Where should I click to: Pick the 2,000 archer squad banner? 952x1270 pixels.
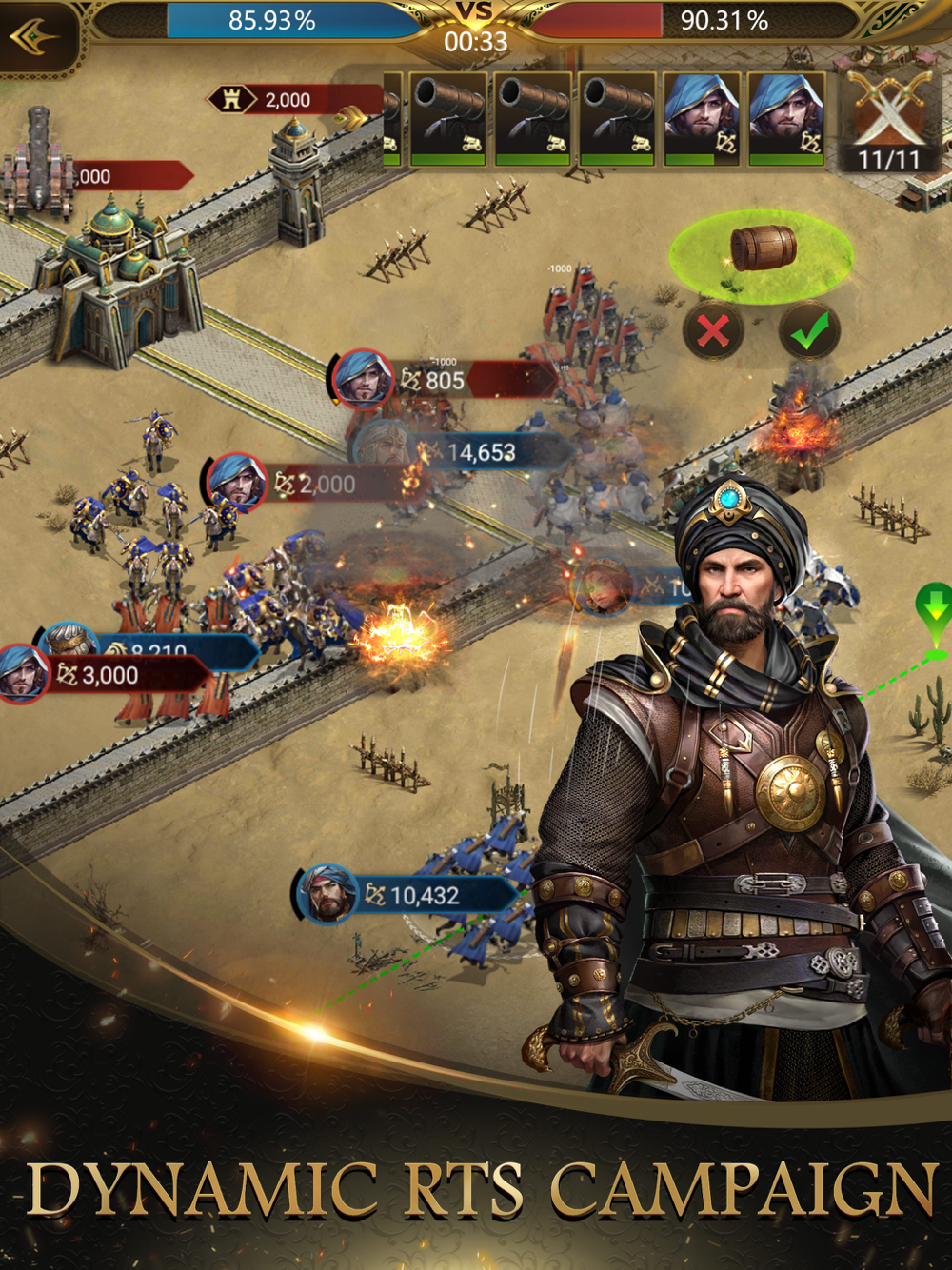pos(314,484)
